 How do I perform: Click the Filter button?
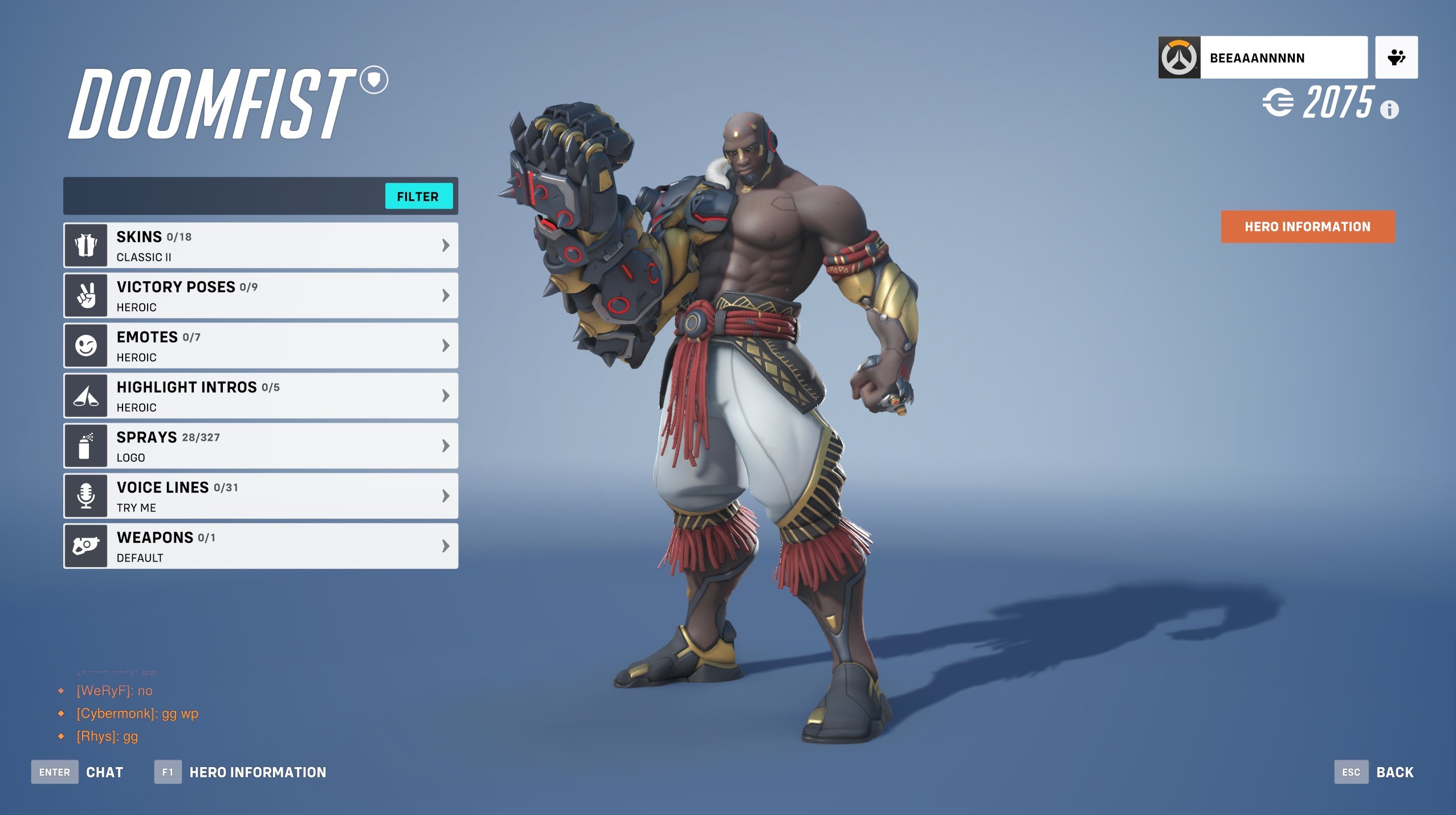click(x=419, y=196)
